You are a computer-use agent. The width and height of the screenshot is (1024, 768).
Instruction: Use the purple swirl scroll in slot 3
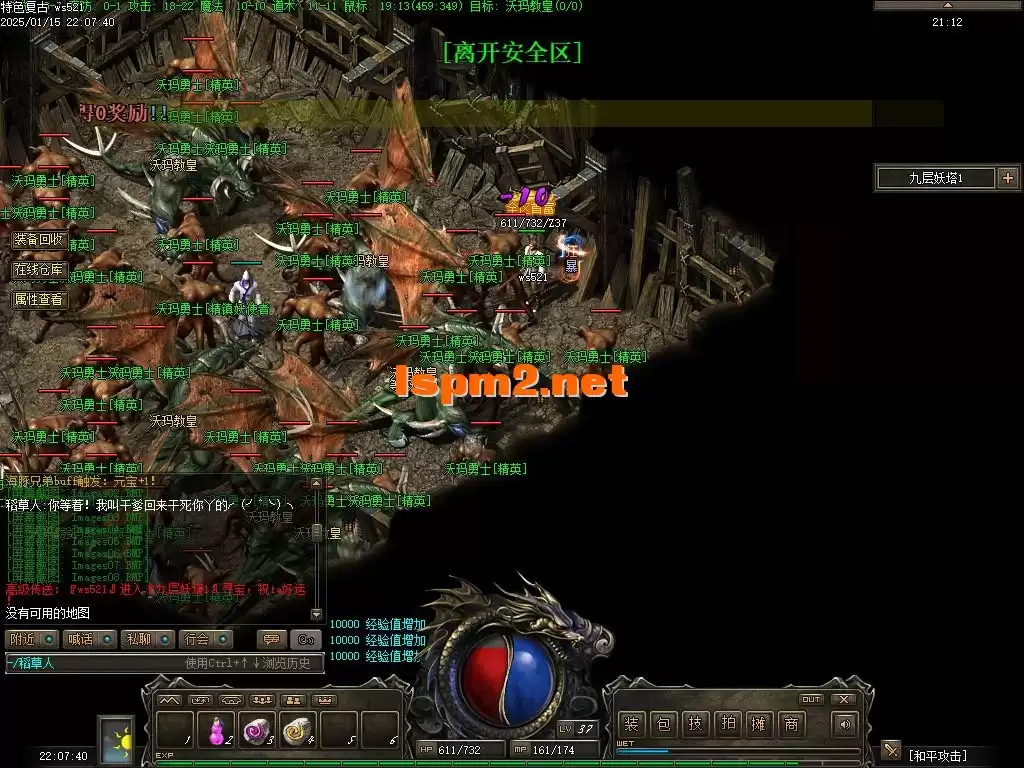(x=256, y=730)
